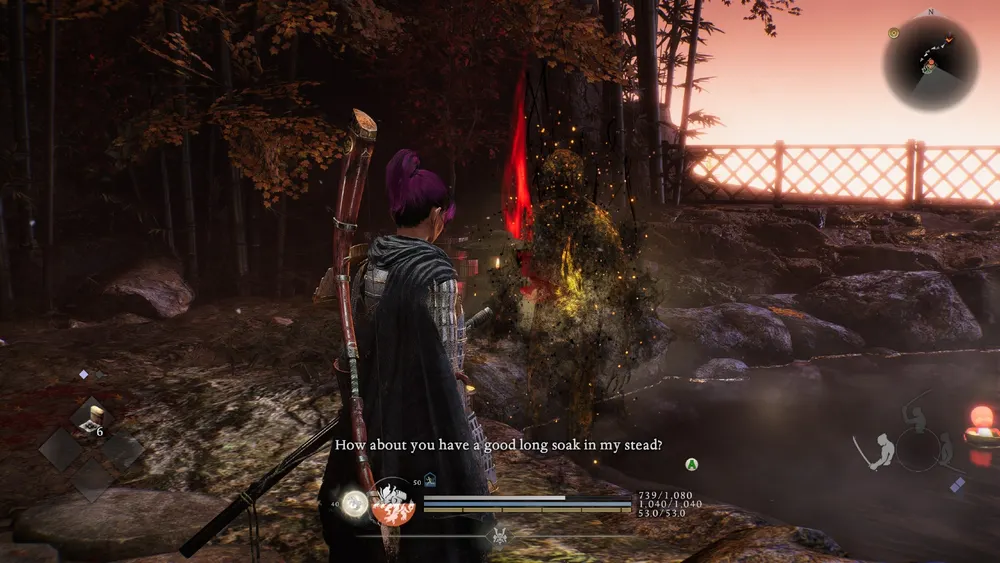The width and height of the screenshot is (1000, 563).
Task: Click the gold target marker beside the minimap
Action: click(x=893, y=33)
